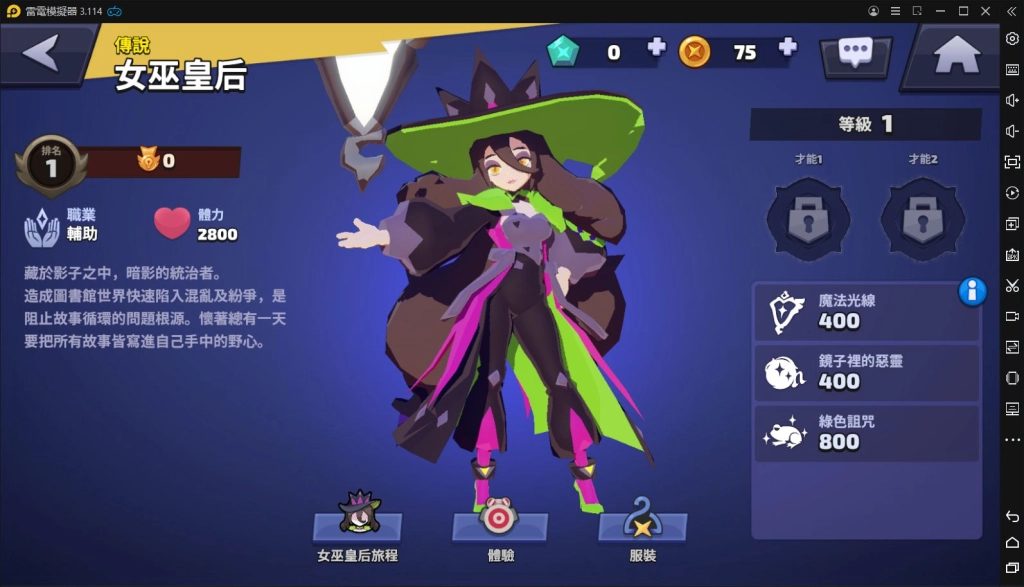Show skill details with the info icon
Image resolution: width=1024 pixels, height=587 pixels.
point(972,291)
